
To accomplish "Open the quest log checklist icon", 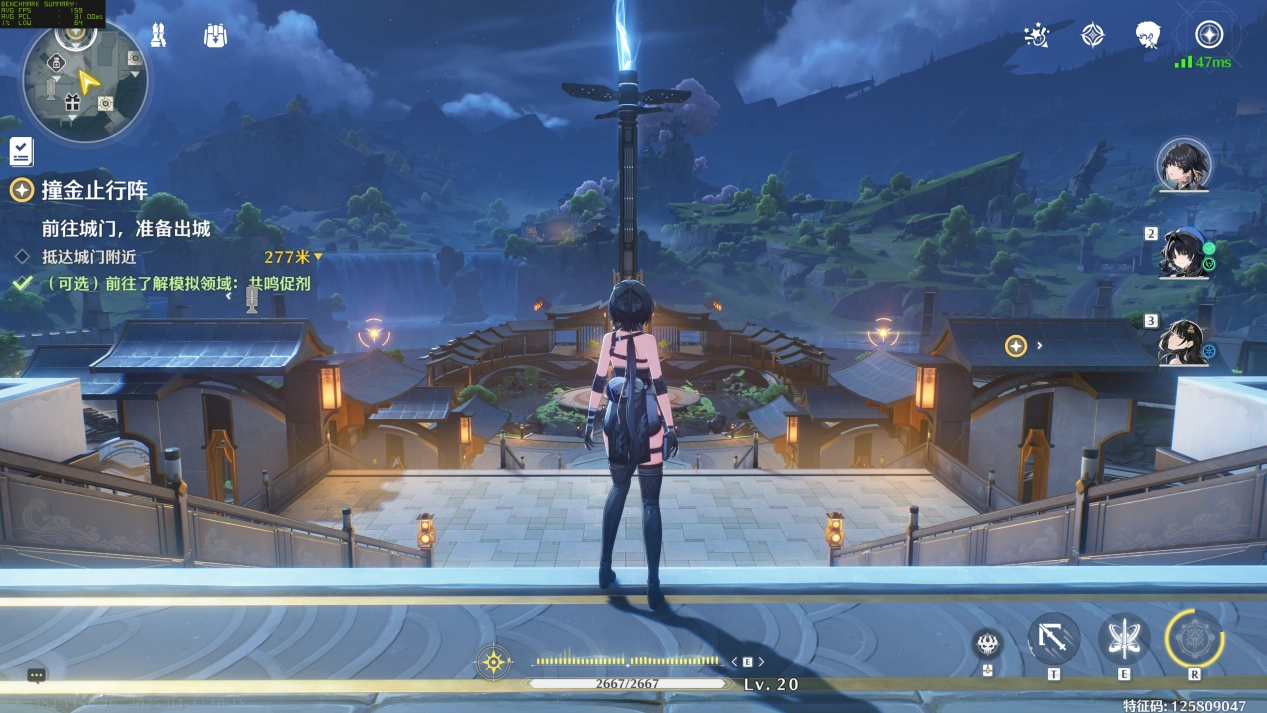I will [x=21, y=151].
